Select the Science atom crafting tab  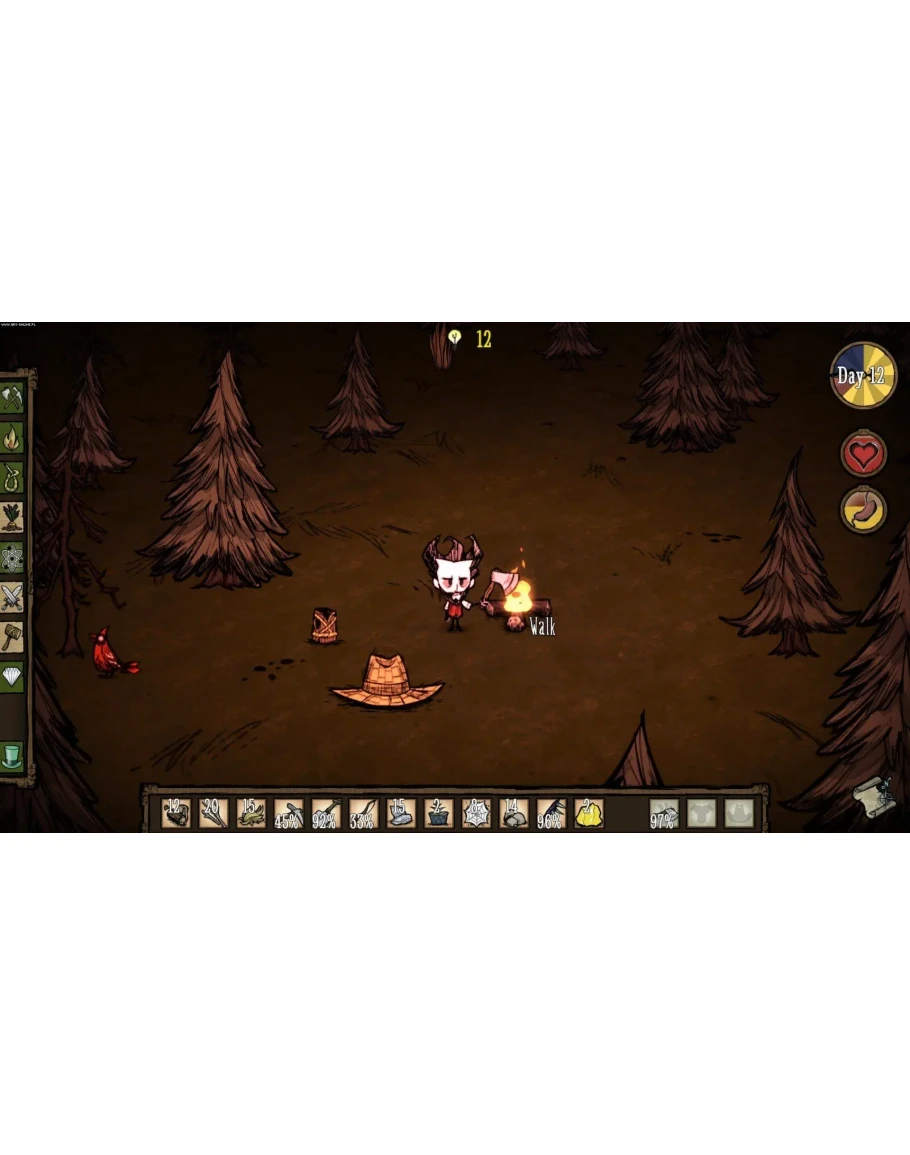coord(12,557)
